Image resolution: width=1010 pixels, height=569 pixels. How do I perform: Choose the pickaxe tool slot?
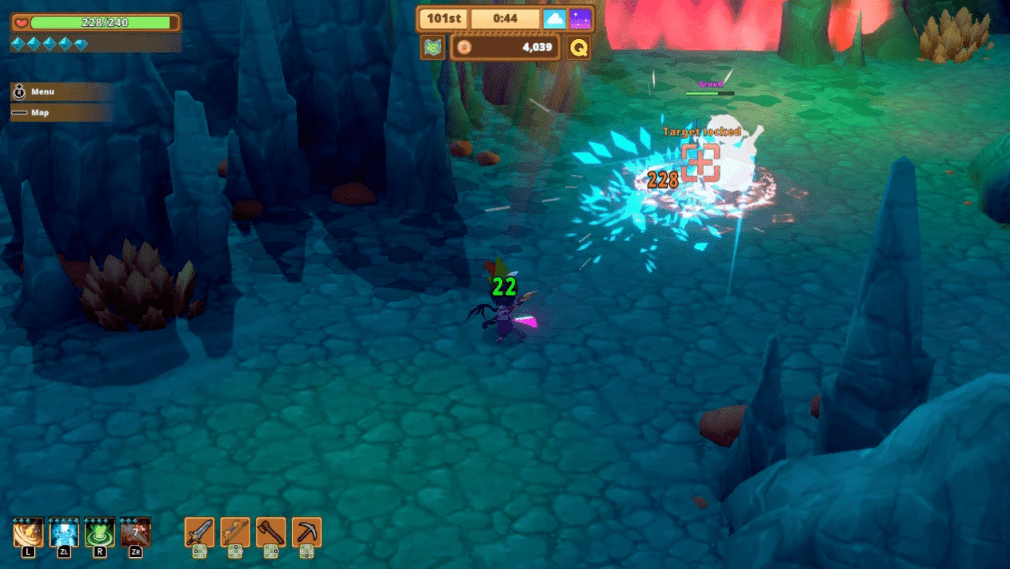[306, 531]
